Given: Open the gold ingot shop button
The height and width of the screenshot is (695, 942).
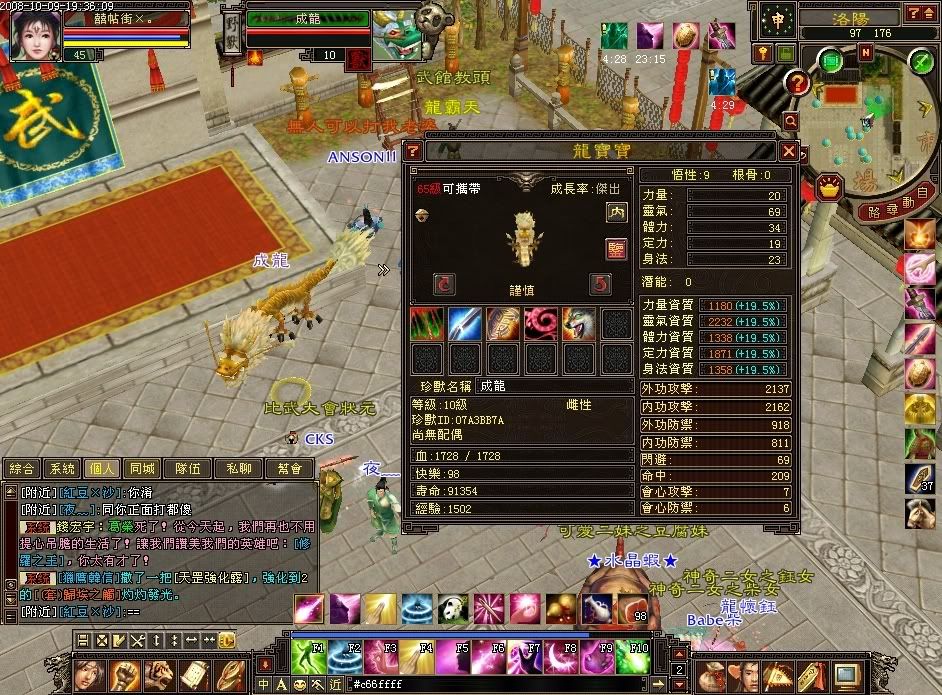Looking at the screenshot, I should tap(829, 187).
